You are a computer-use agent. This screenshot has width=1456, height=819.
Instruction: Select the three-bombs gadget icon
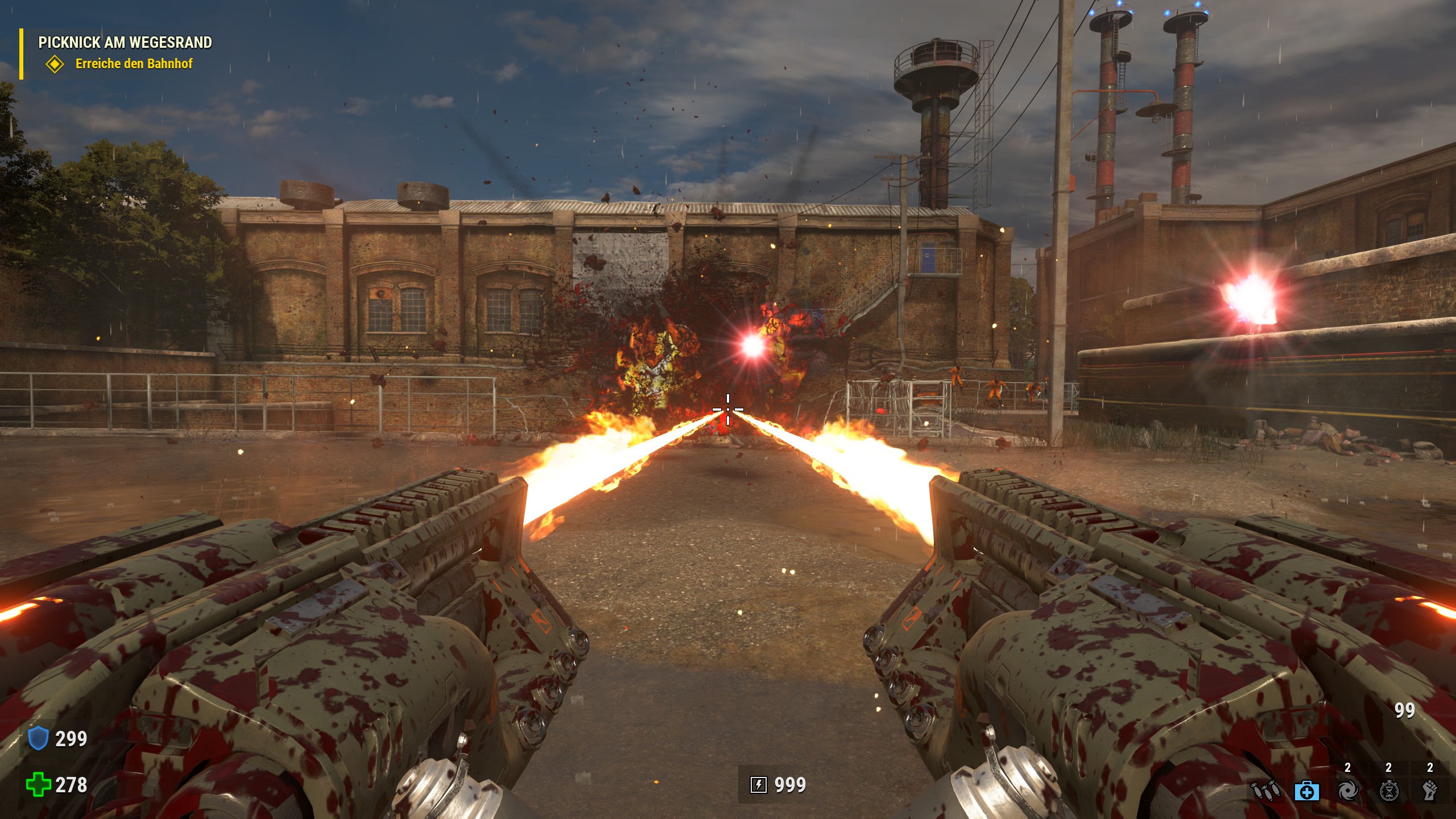tap(1265, 791)
